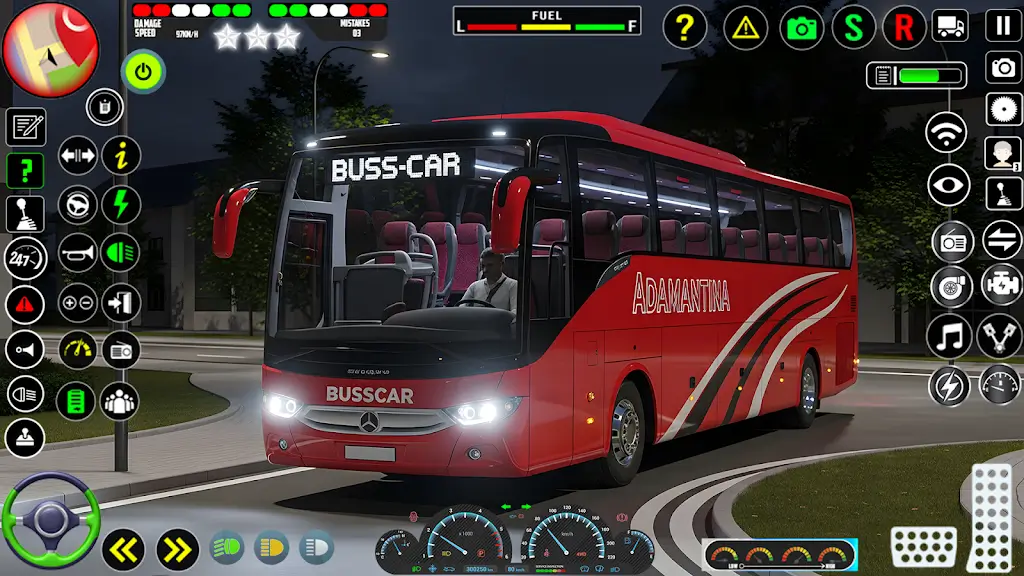Open the passengers group icon
This screenshot has height=576, width=1024.
pos(120,401)
